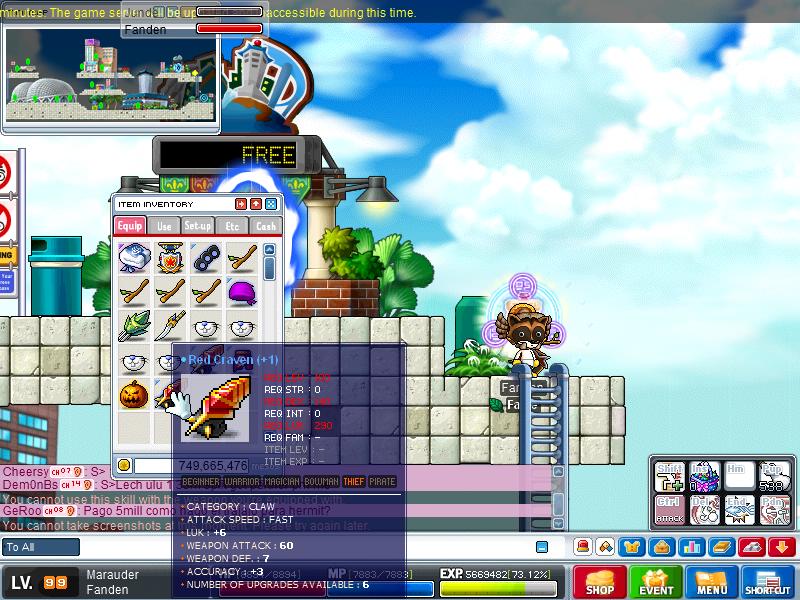This screenshot has height=600, width=800.
Task: Switch to the Use inventory tab
Action: [x=164, y=226]
